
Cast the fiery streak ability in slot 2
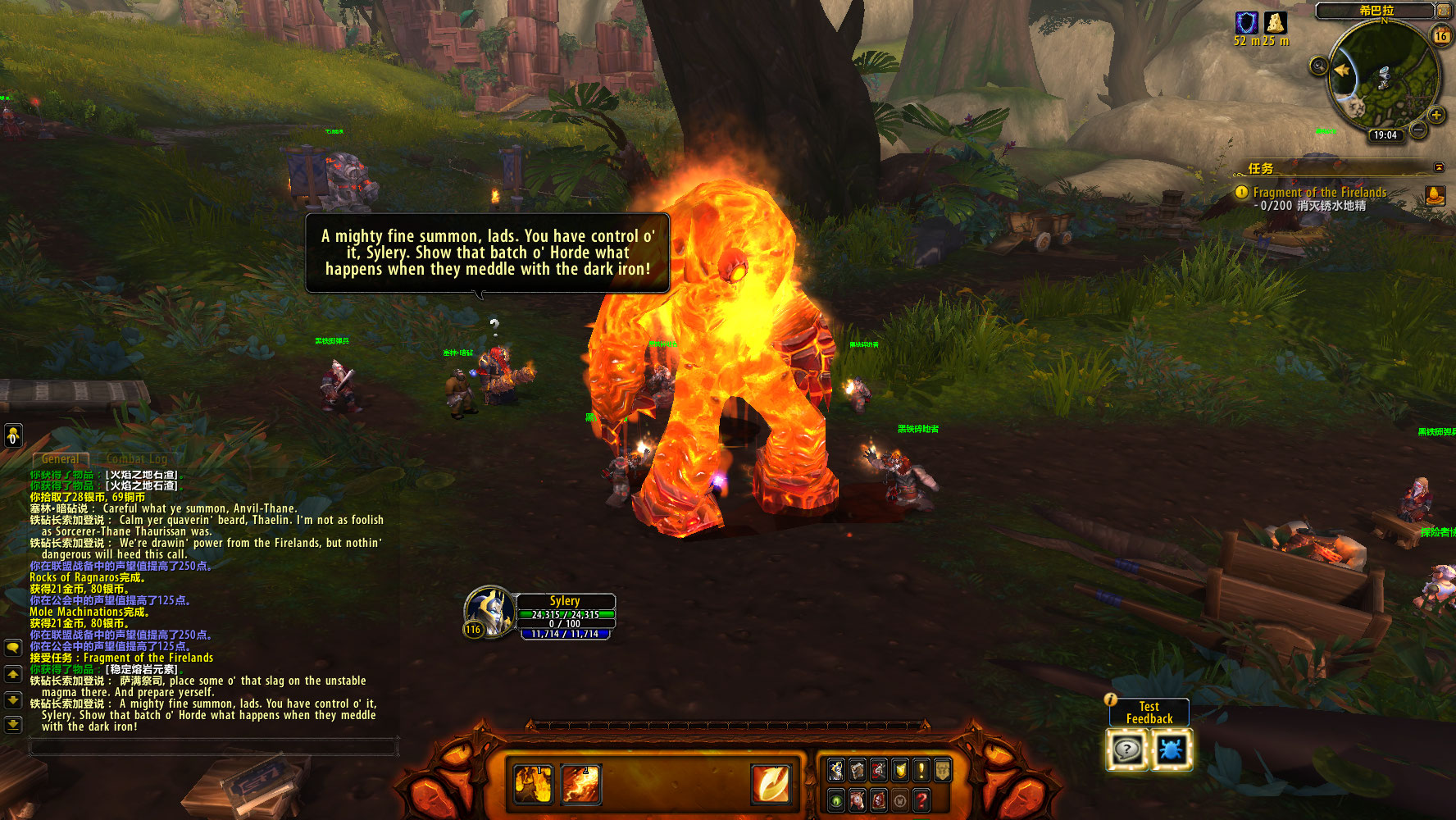[580, 783]
